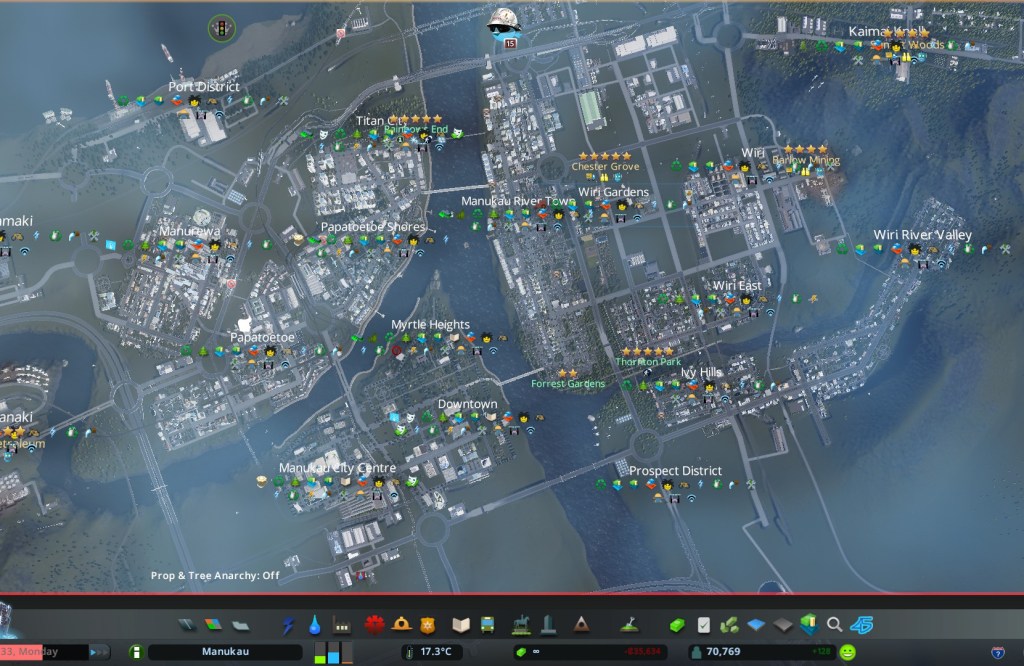
Task: Open the Education book menu
Action: coord(460,625)
